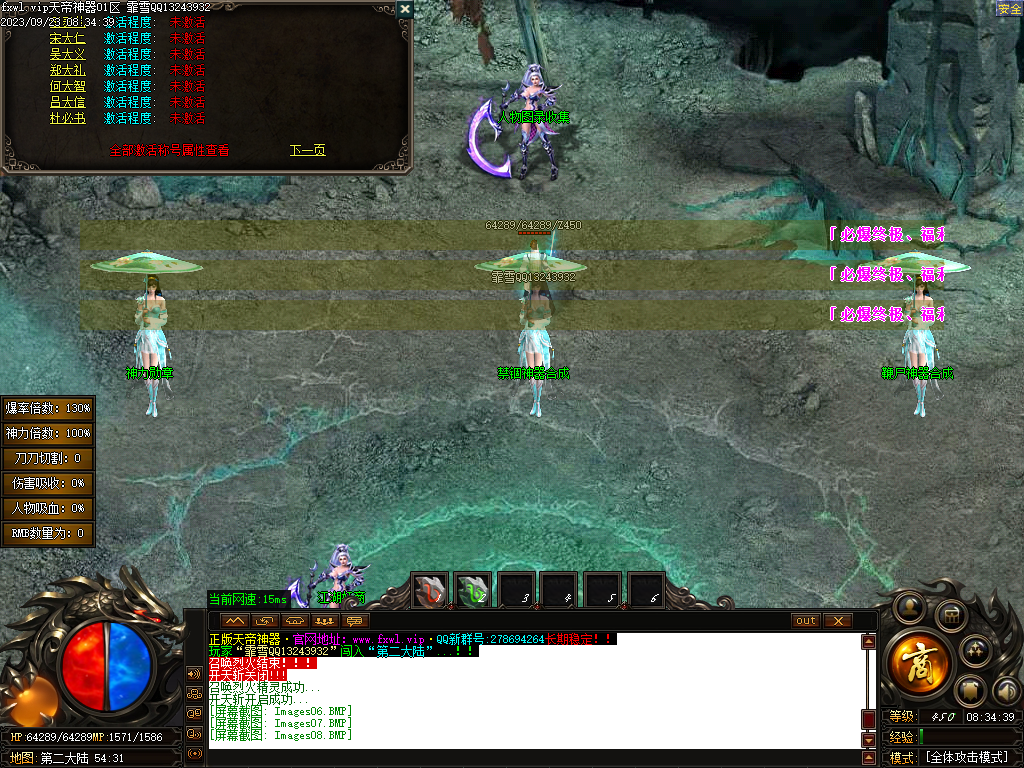1024x768 pixels.
Task: View 全部激活称号属性查看 attributes
Action: (x=169, y=150)
